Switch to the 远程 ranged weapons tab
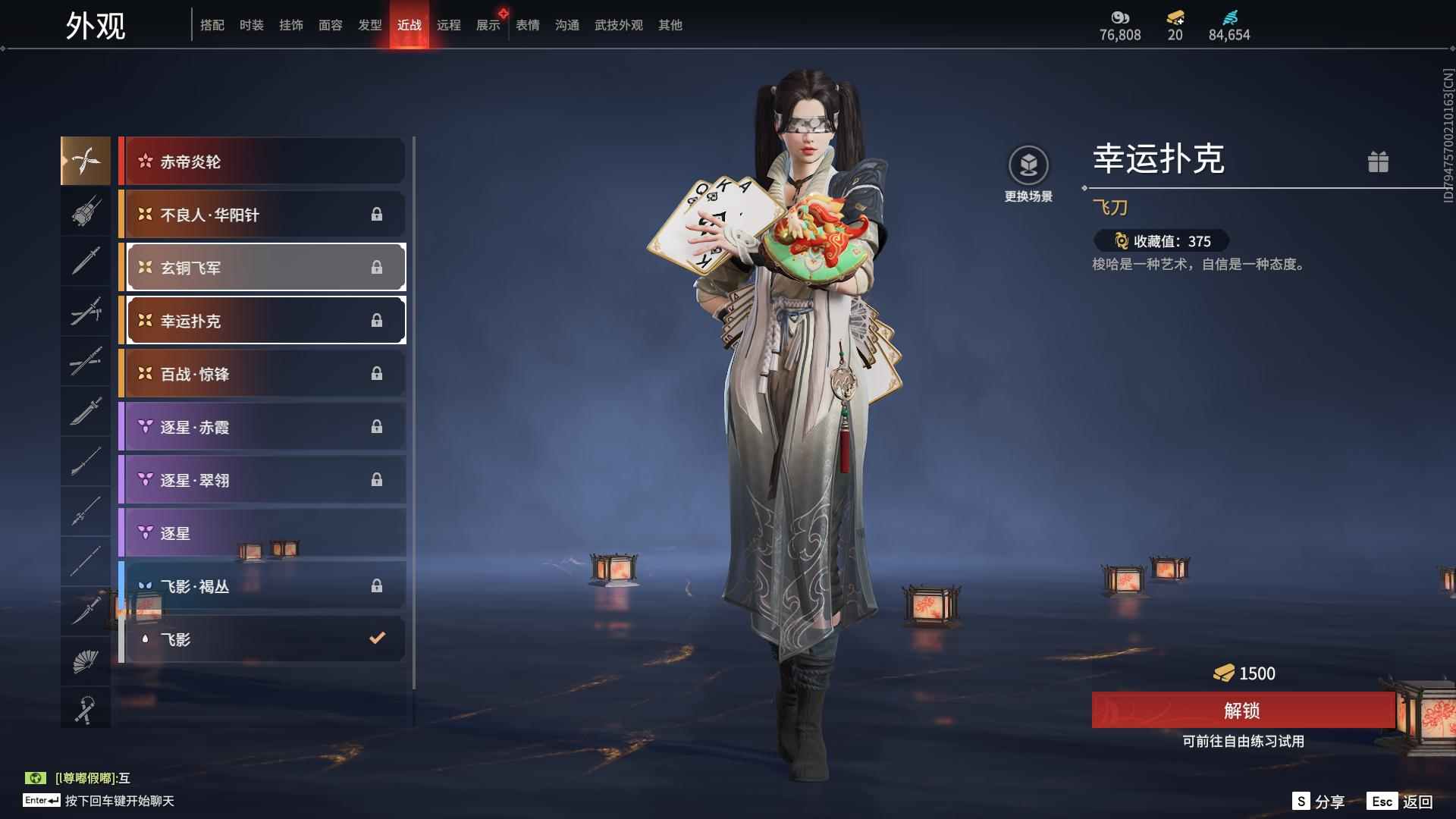The height and width of the screenshot is (819, 1456). (x=450, y=24)
